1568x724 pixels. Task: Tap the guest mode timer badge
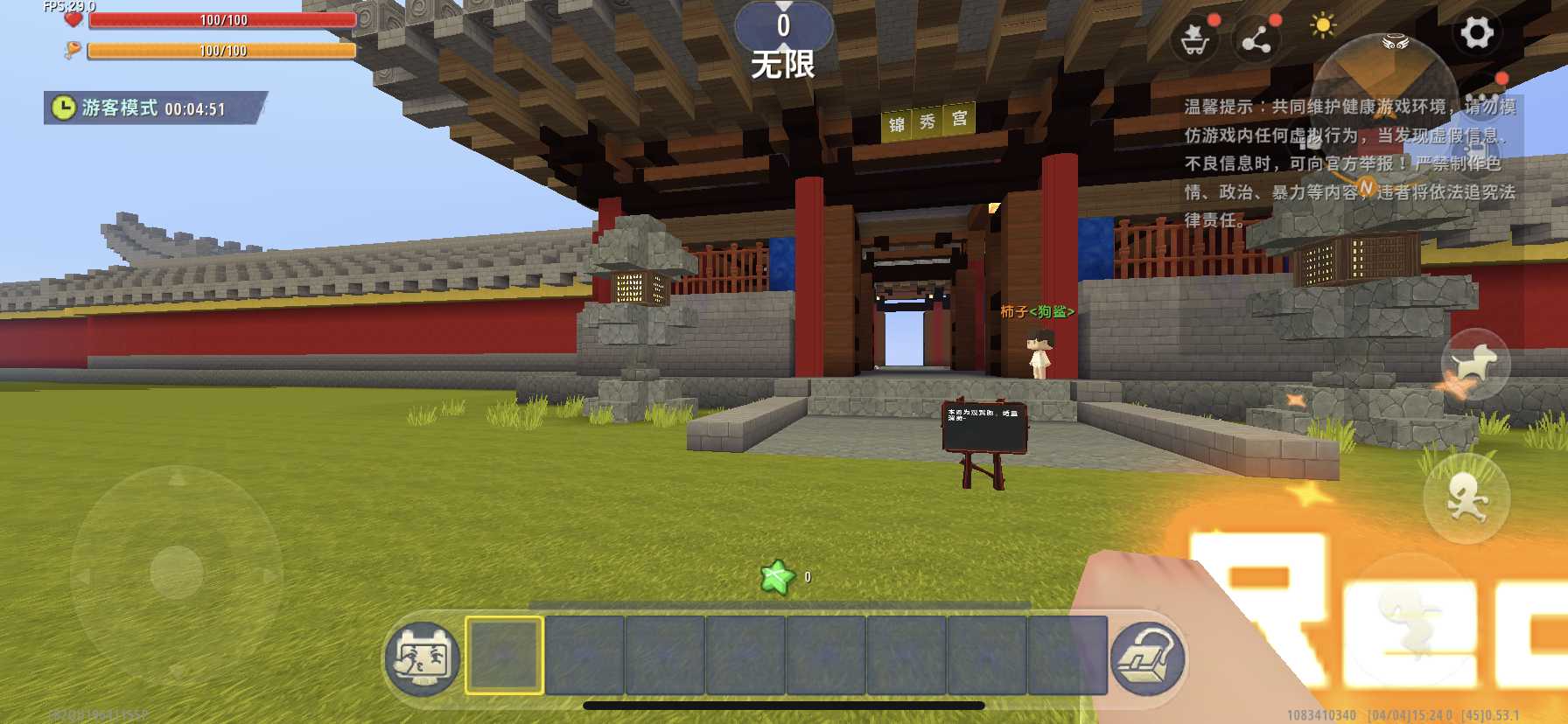pos(153,108)
